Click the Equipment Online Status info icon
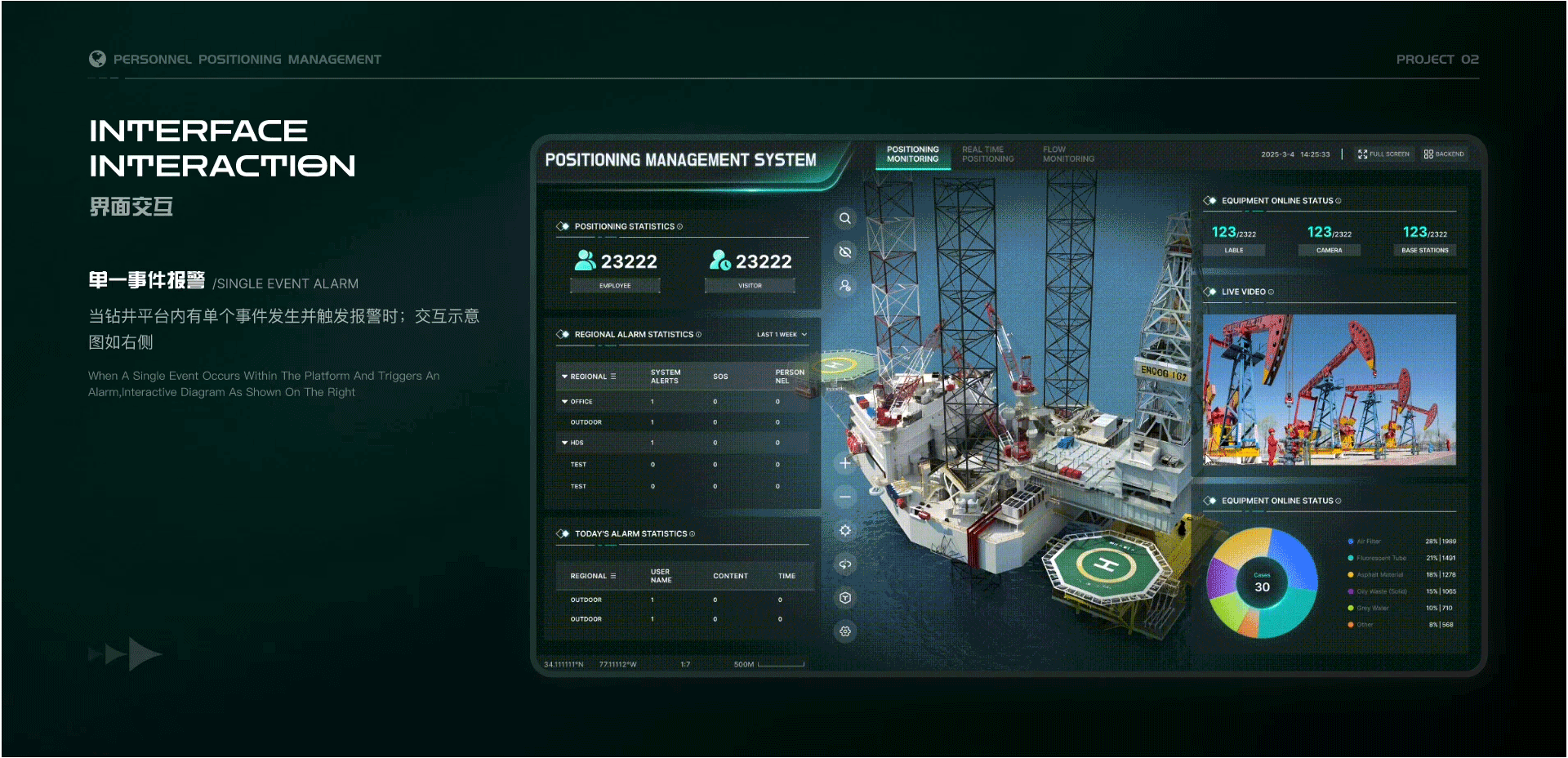1568x758 pixels. point(1337,200)
